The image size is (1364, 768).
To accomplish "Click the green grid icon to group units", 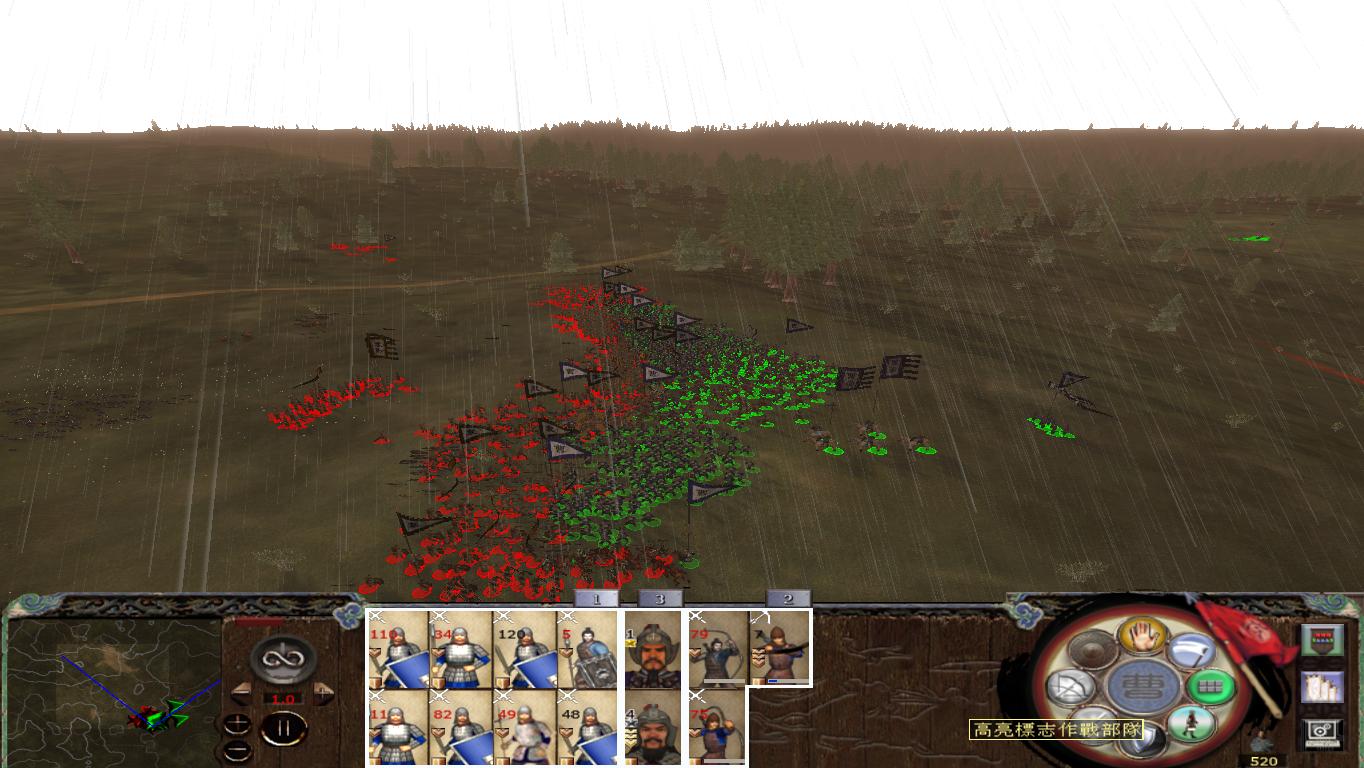I will [1211, 688].
